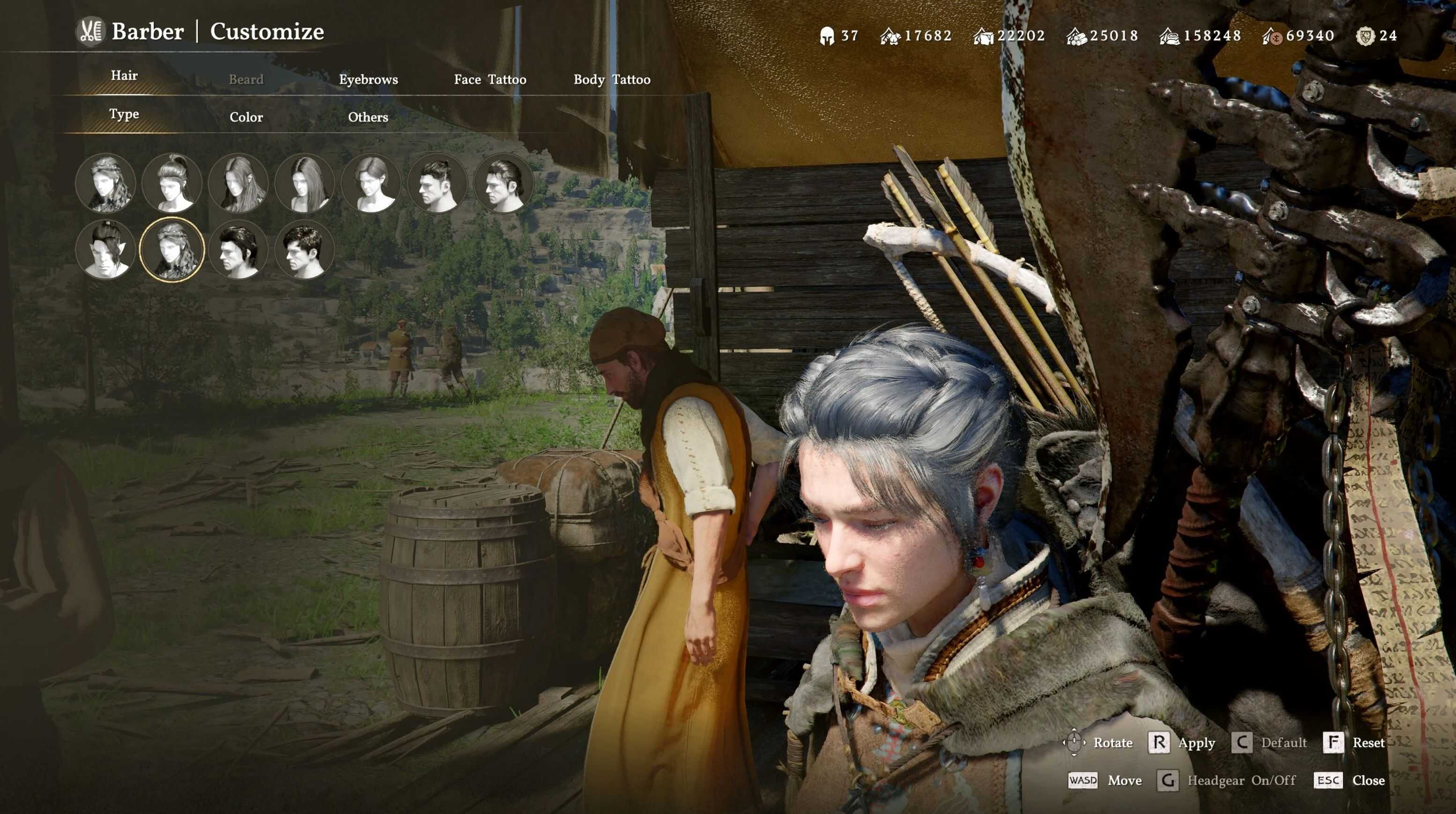The image size is (1456, 814).
Task: Click the greyed-out Beard tab
Action: [x=246, y=80]
